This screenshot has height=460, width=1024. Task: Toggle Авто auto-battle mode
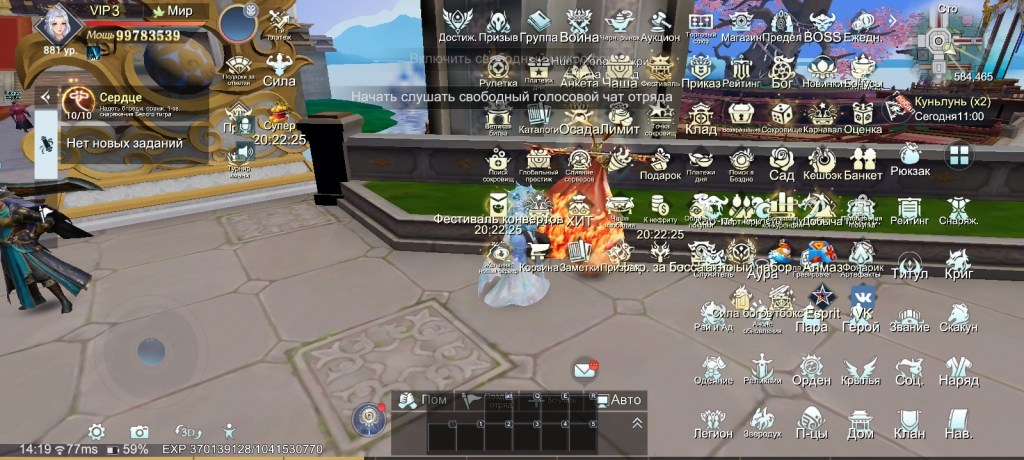pos(618,400)
